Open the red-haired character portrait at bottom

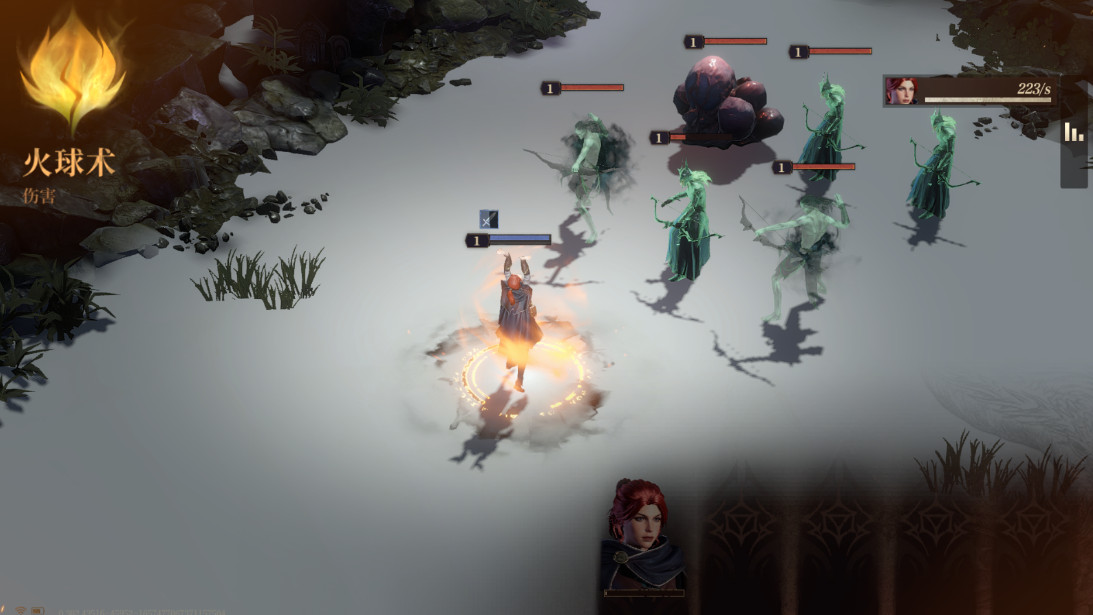641,537
